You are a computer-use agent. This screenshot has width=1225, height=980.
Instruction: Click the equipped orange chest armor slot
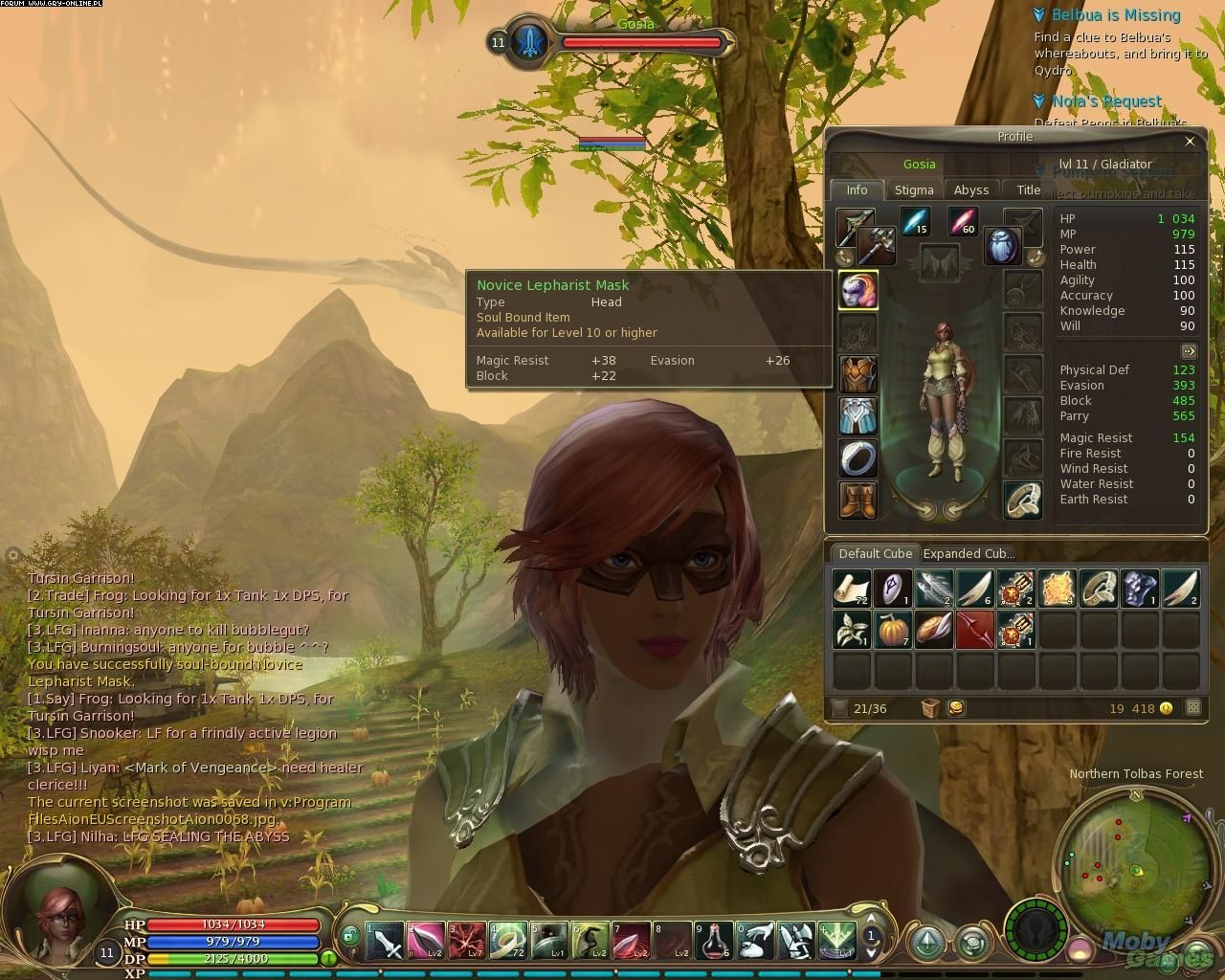point(857,374)
